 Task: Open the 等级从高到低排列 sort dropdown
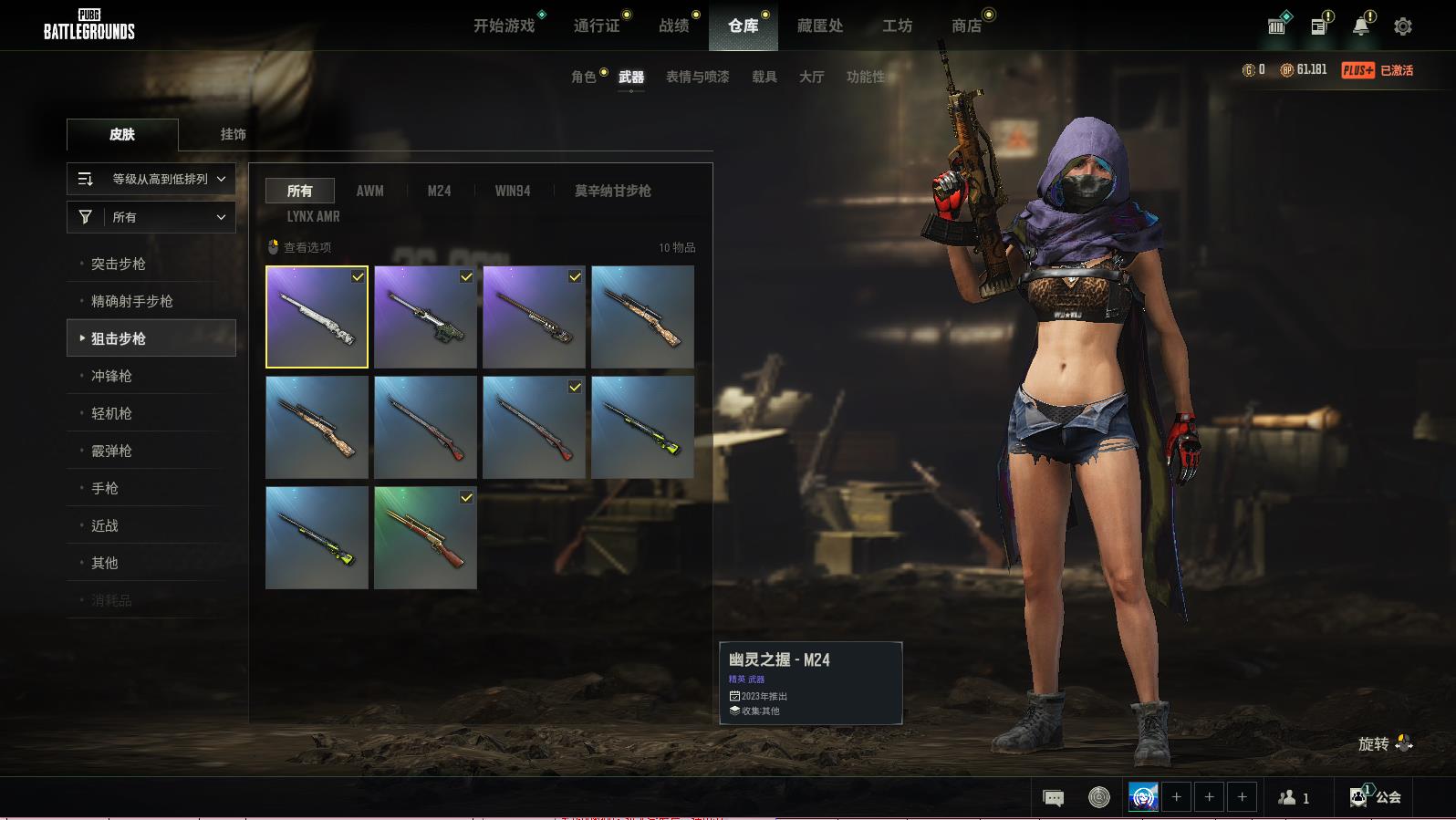[x=151, y=179]
